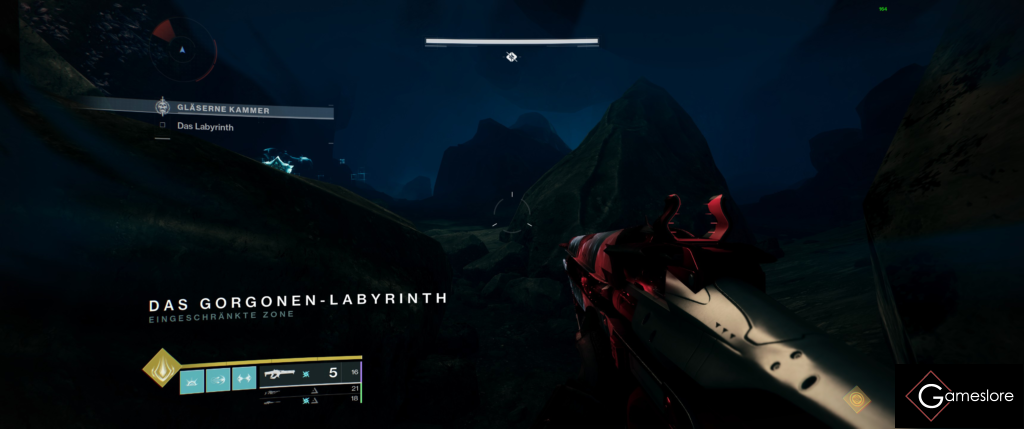The height and width of the screenshot is (429, 1024).
Task: Activate the melee ability icon
Action: (218, 379)
